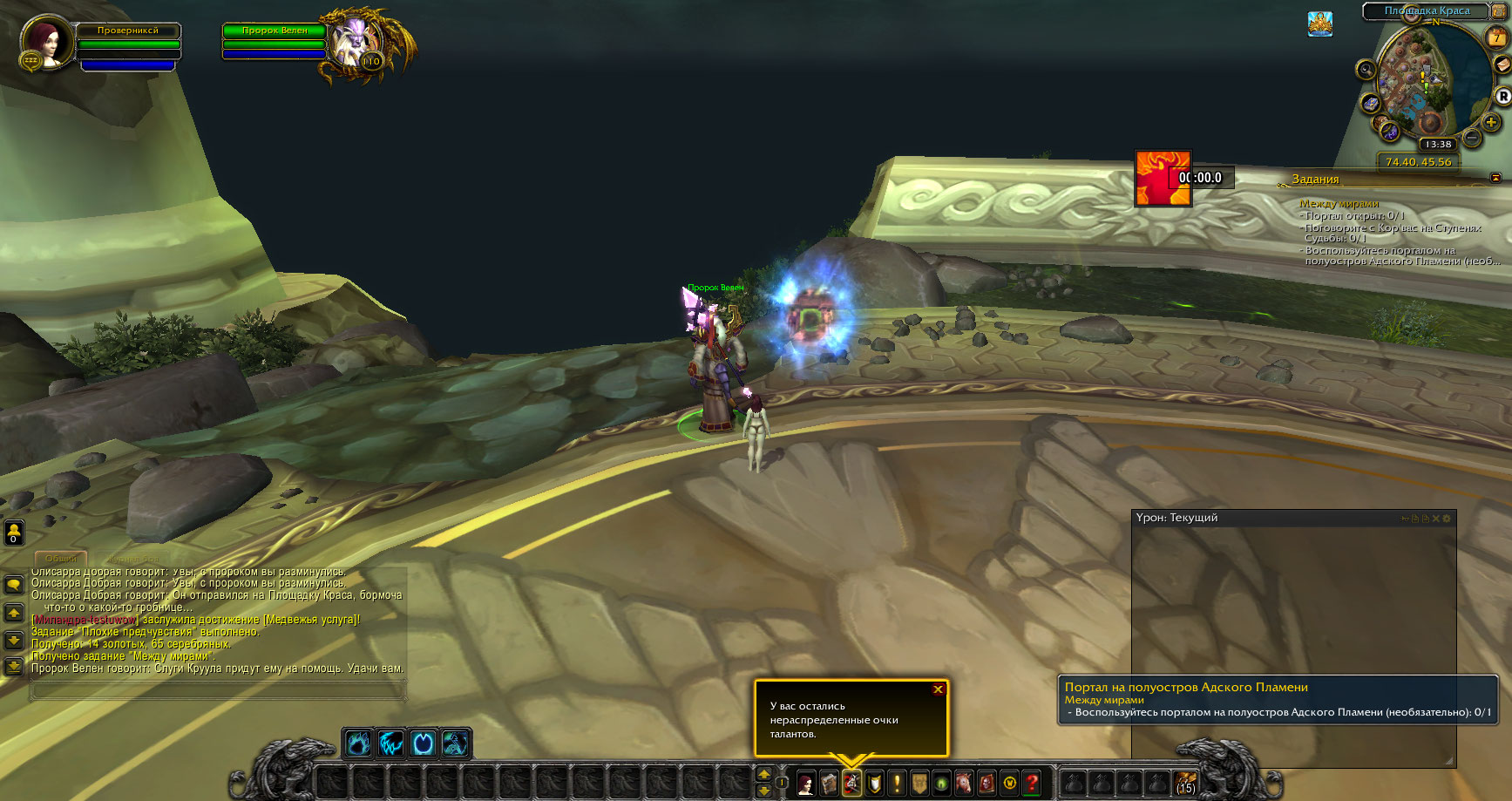Activate the blue flaming paw stance

pyautogui.click(x=358, y=743)
